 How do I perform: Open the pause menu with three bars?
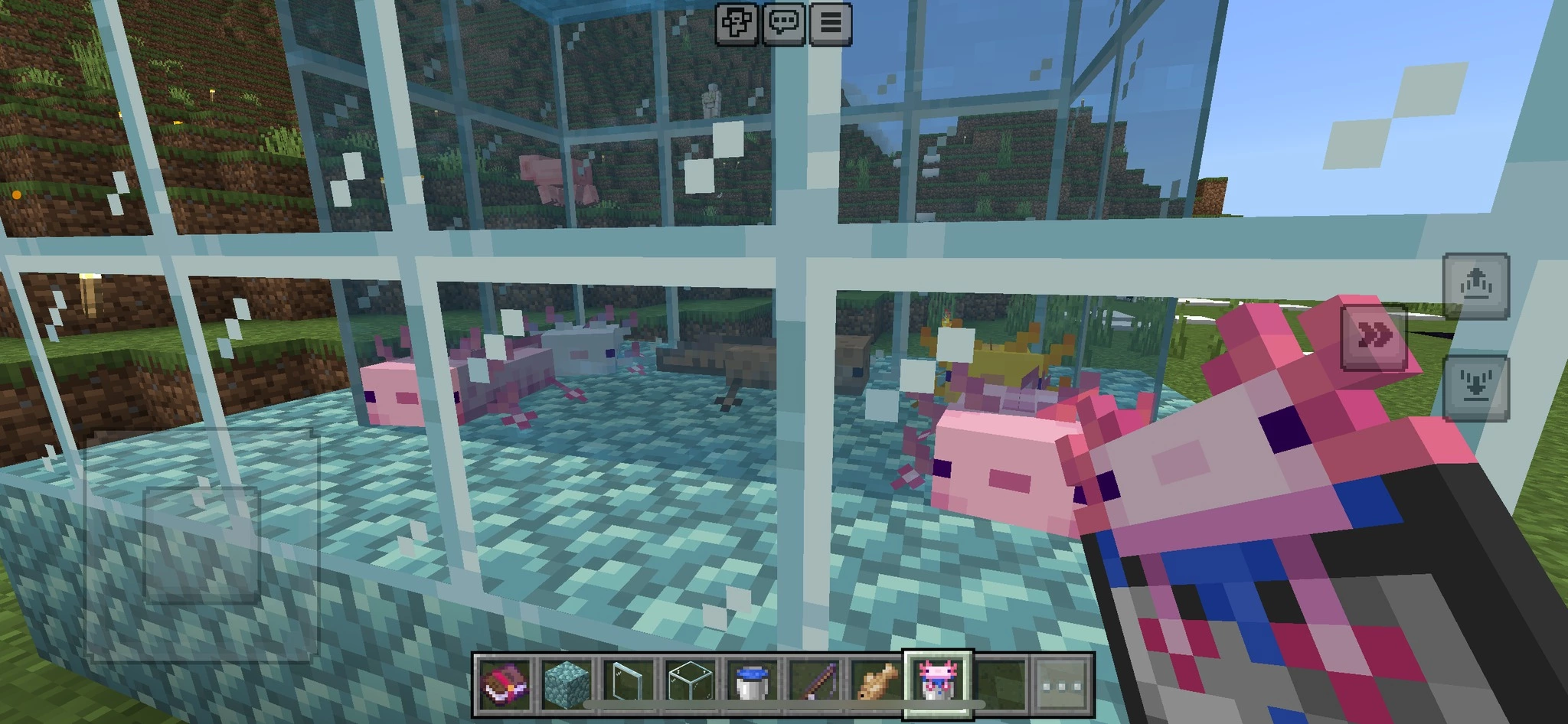click(x=830, y=24)
